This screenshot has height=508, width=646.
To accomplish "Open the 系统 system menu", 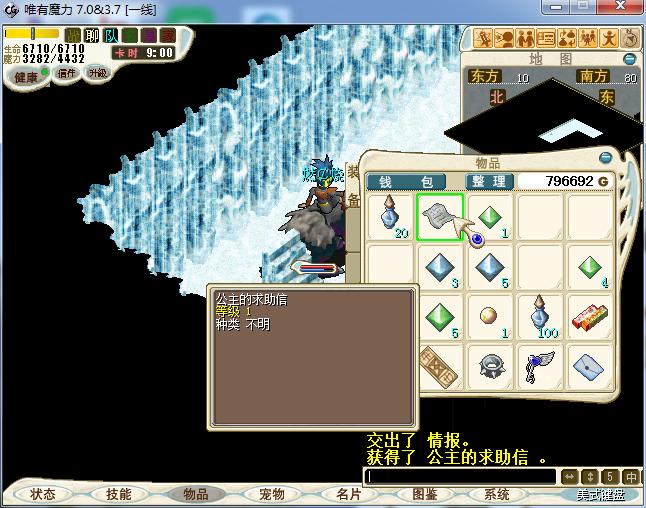I will click(496, 494).
